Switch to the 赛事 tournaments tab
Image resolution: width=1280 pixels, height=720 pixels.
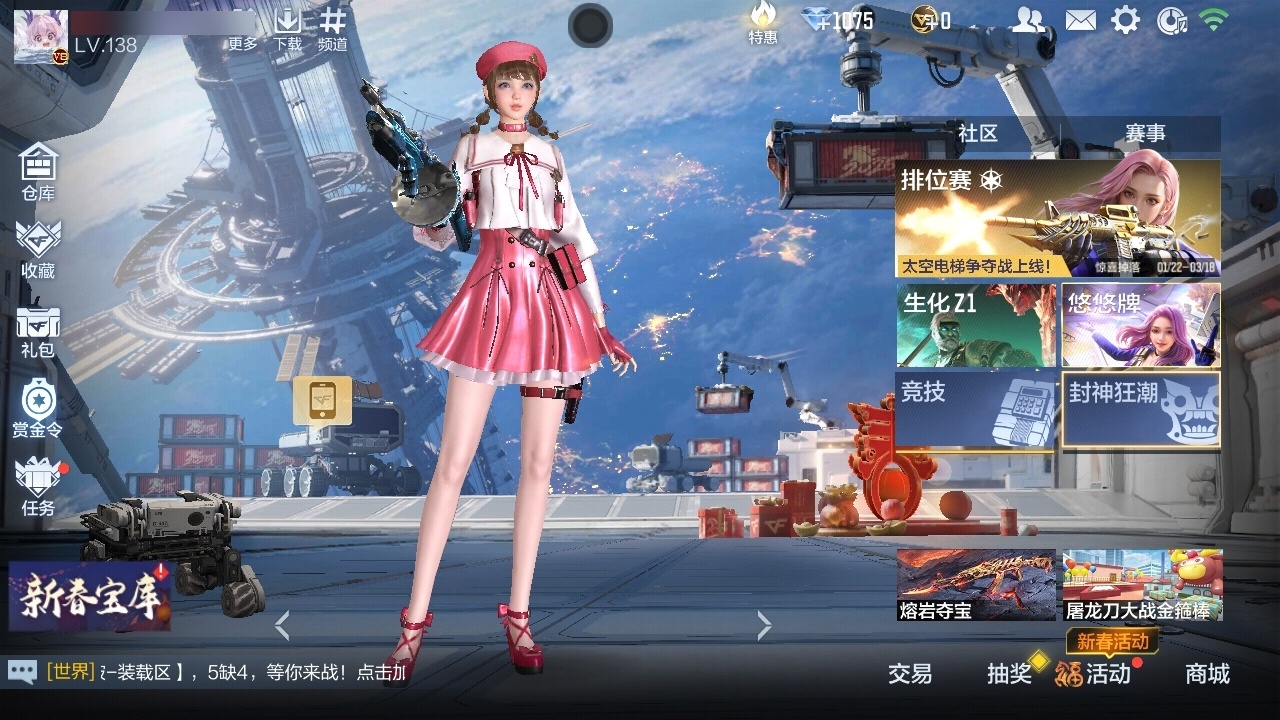pos(1145,133)
